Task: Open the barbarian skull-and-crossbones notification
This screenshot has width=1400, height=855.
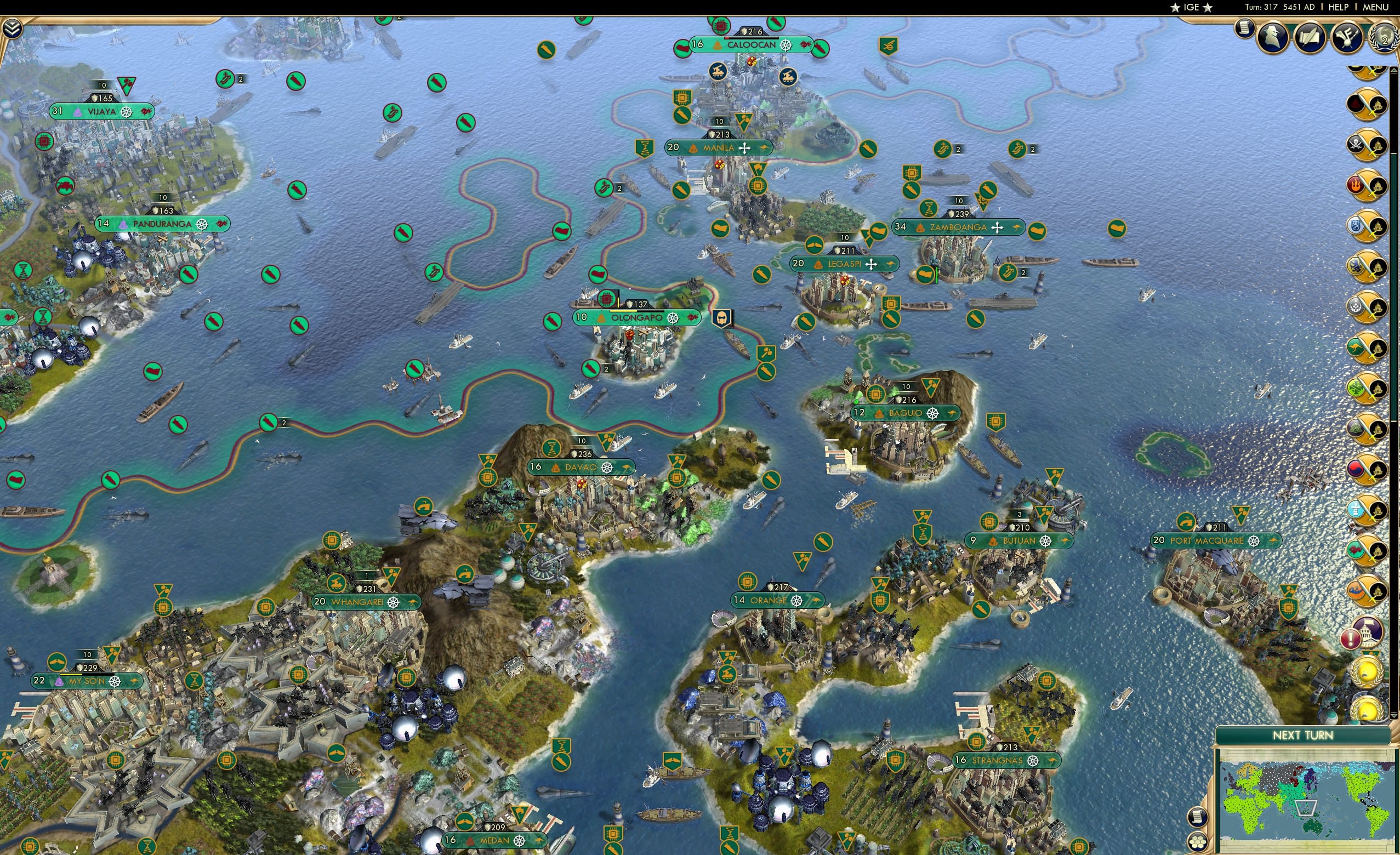Action: coord(1355,143)
